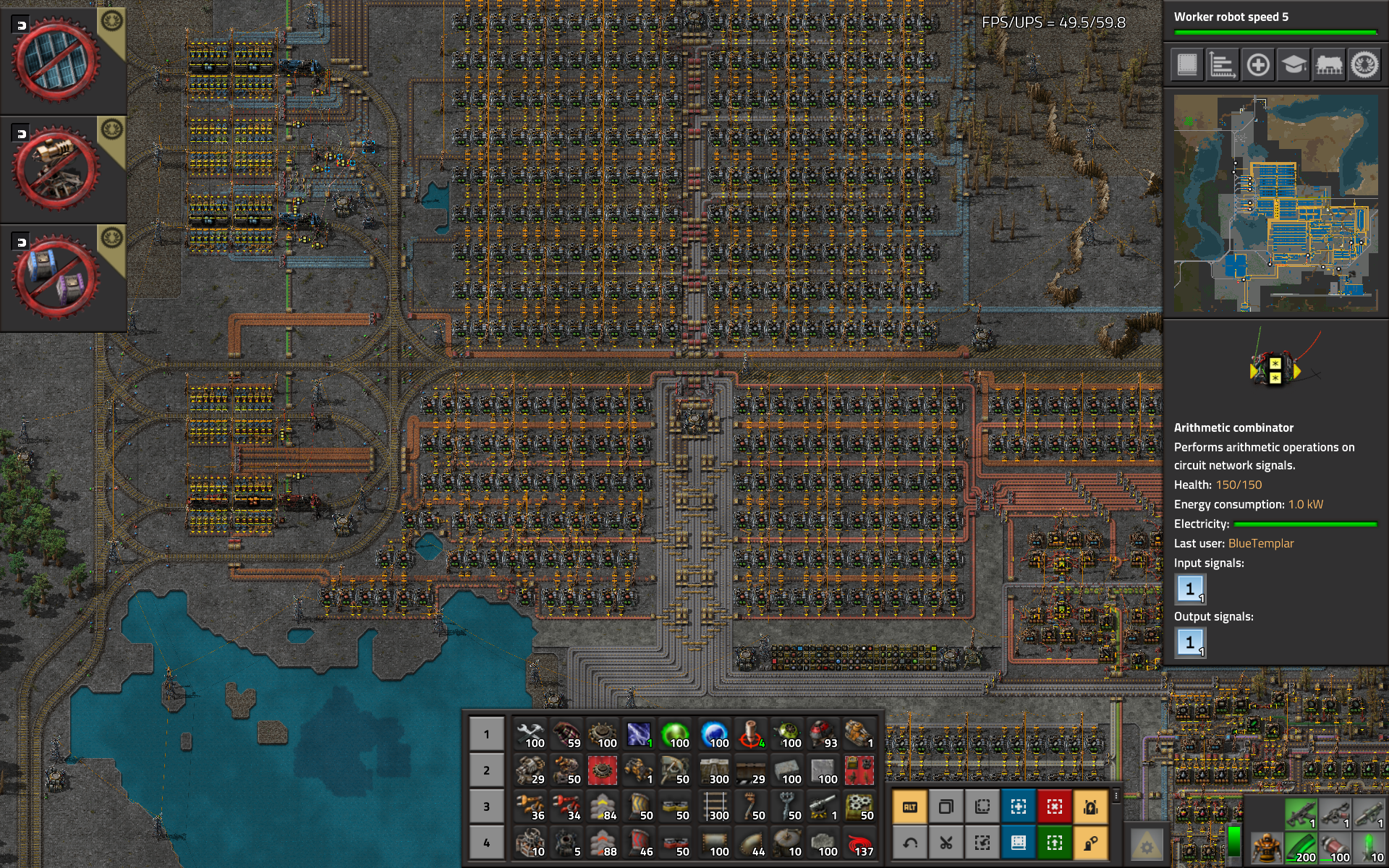Viewport: 1389px width, 868px height.
Task: Select the submachine gun weapon slot
Action: point(1300,814)
